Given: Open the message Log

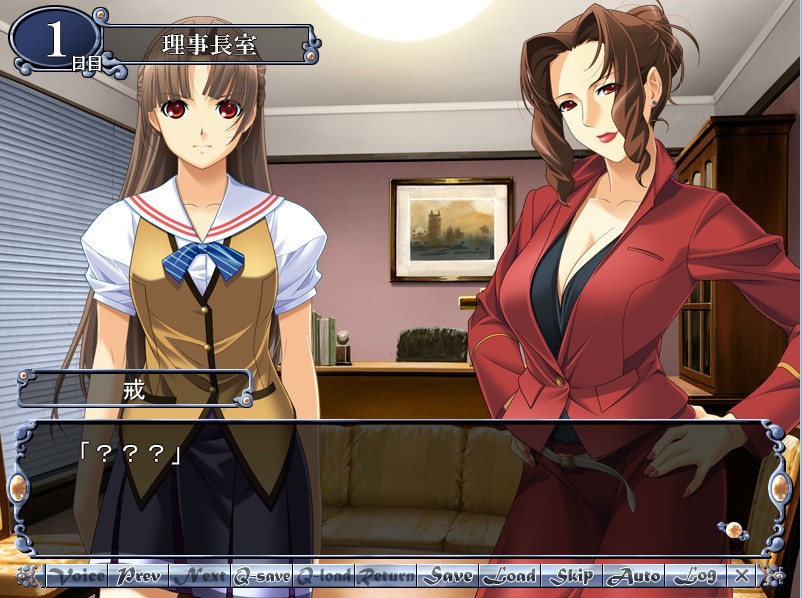Looking at the screenshot, I should click(695, 576).
